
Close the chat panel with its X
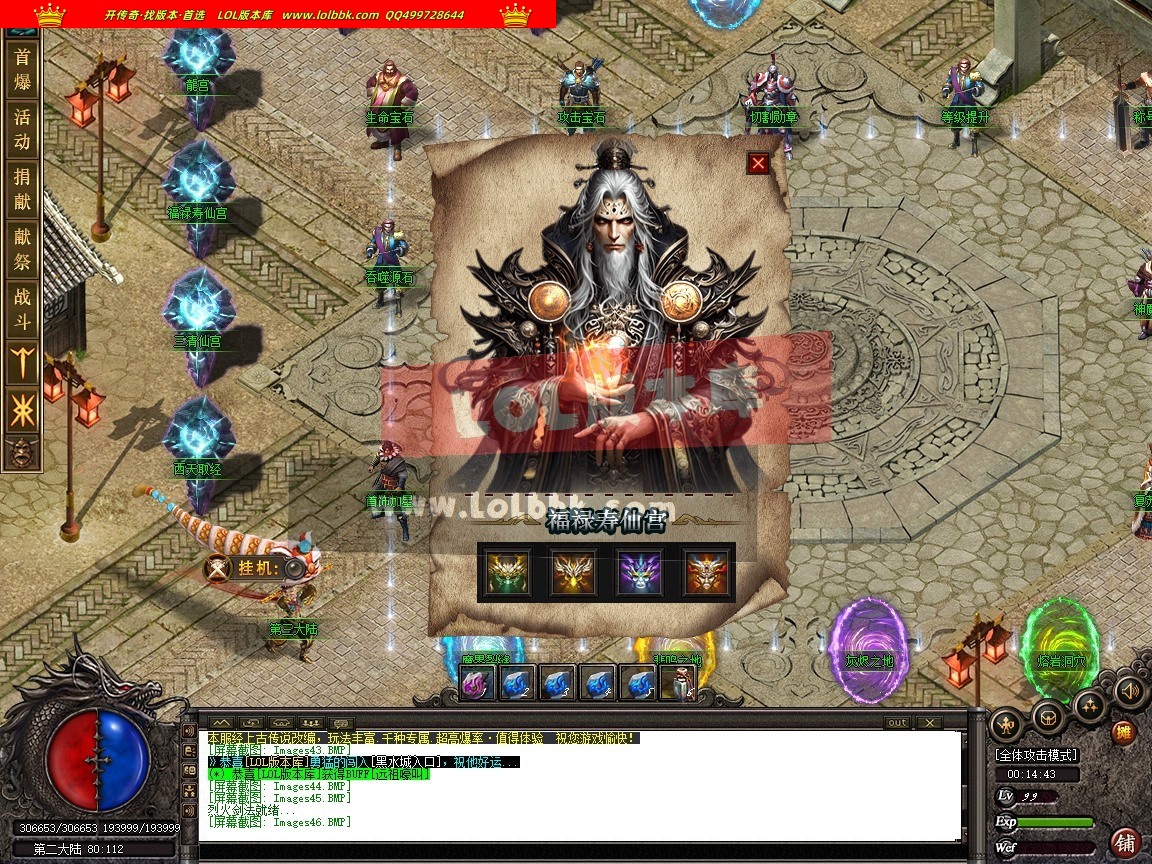pyautogui.click(x=929, y=723)
